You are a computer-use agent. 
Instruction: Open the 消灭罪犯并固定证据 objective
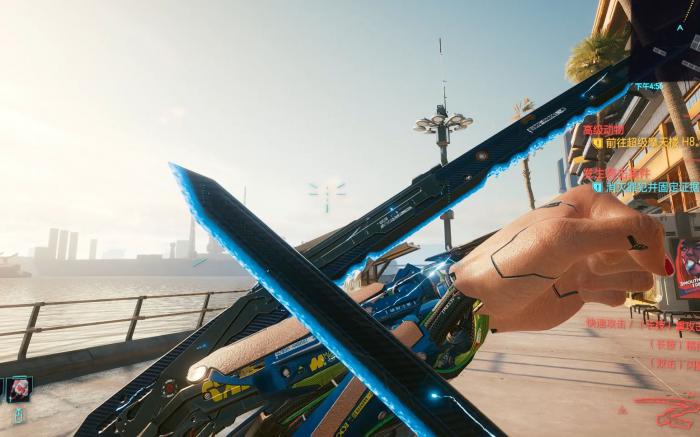pos(647,187)
